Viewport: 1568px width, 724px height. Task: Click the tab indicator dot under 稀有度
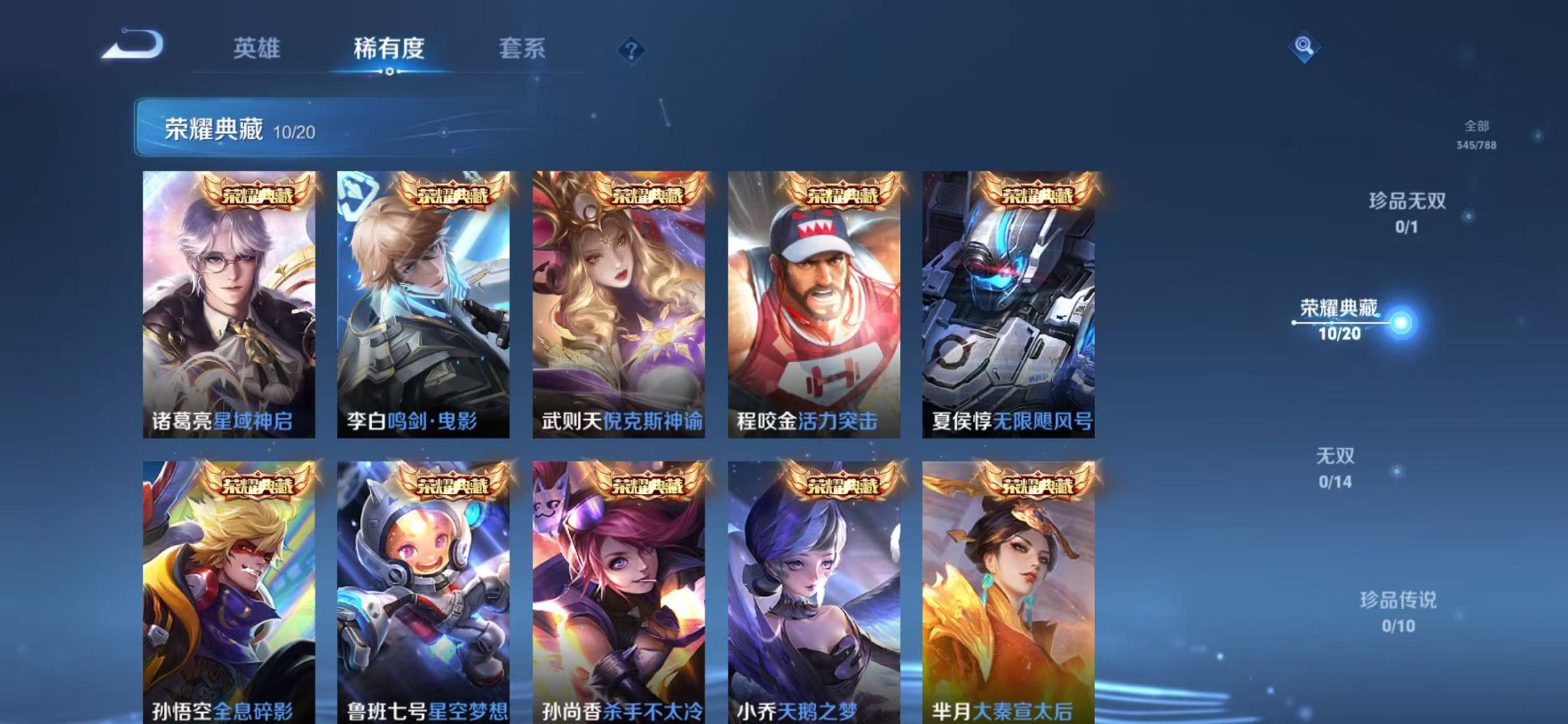[391, 71]
